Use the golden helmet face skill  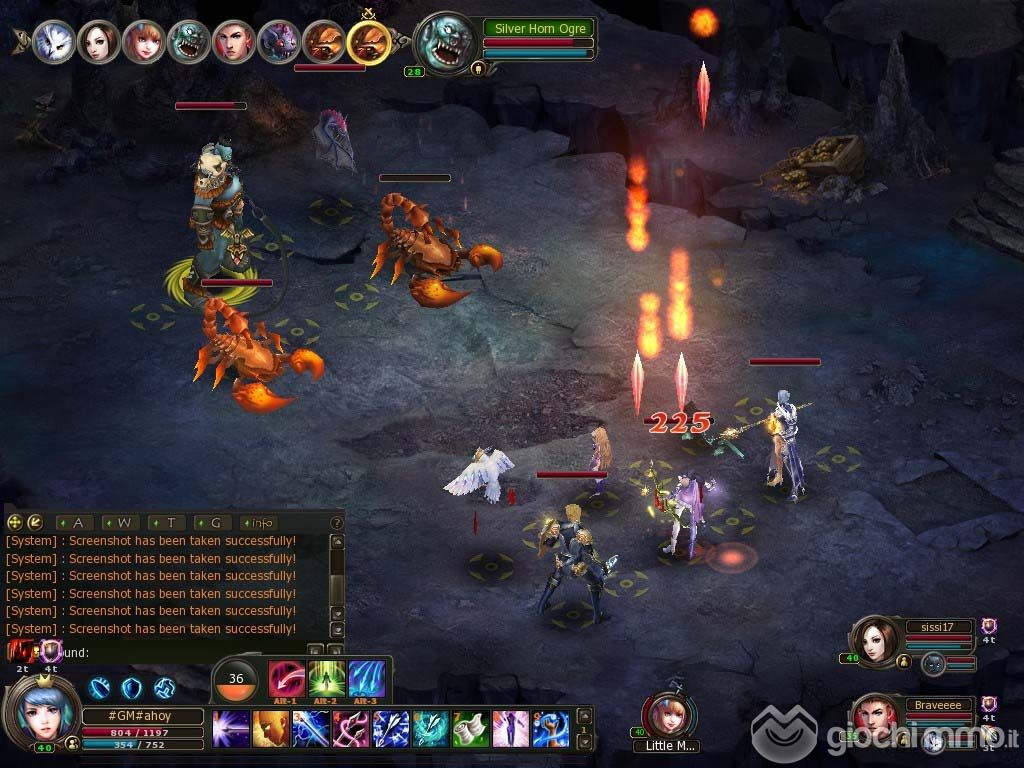tap(271, 729)
